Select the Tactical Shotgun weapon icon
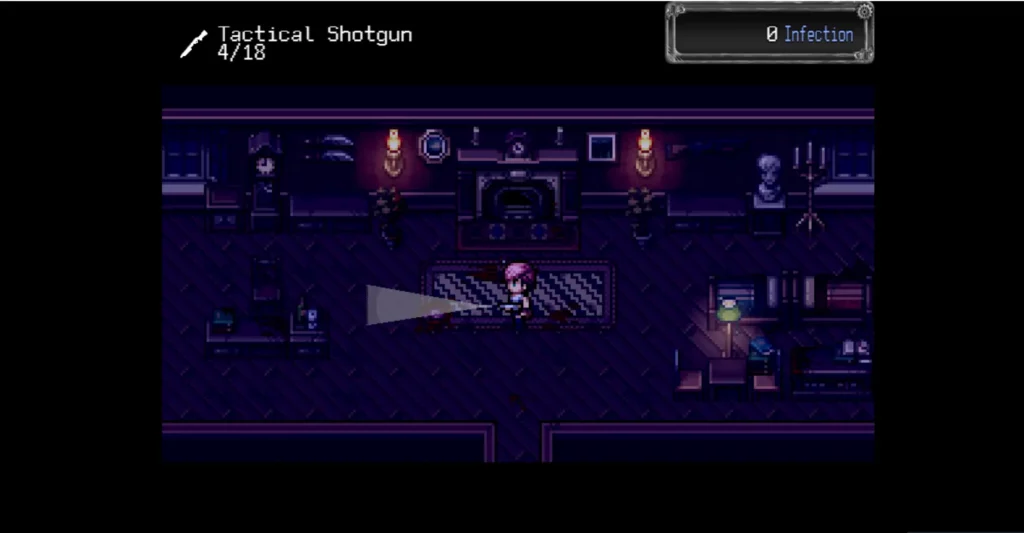Viewport: 1024px width, 533px height. [x=193, y=44]
